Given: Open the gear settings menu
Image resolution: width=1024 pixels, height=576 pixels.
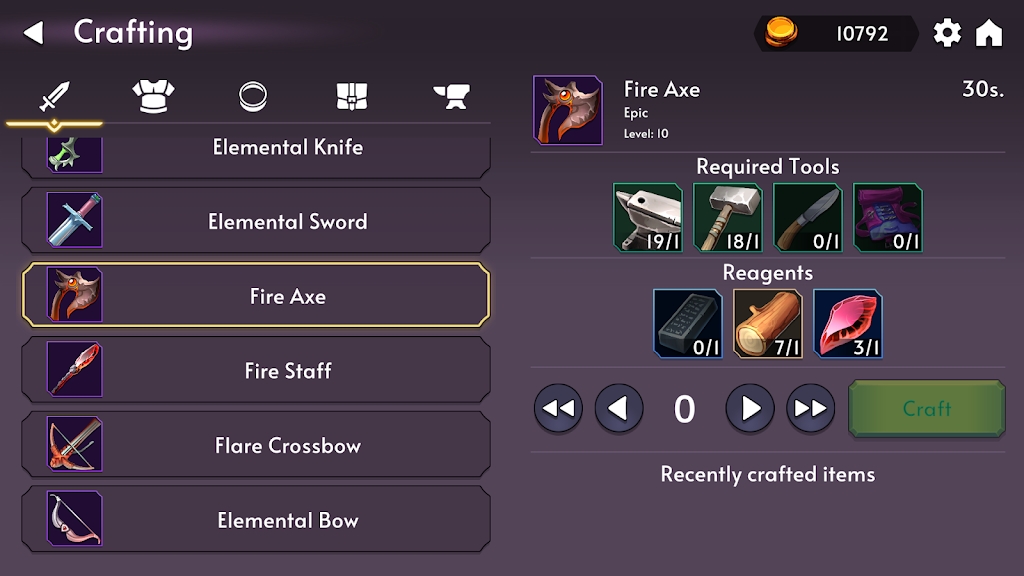Looking at the screenshot, I should click(x=946, y=33).
